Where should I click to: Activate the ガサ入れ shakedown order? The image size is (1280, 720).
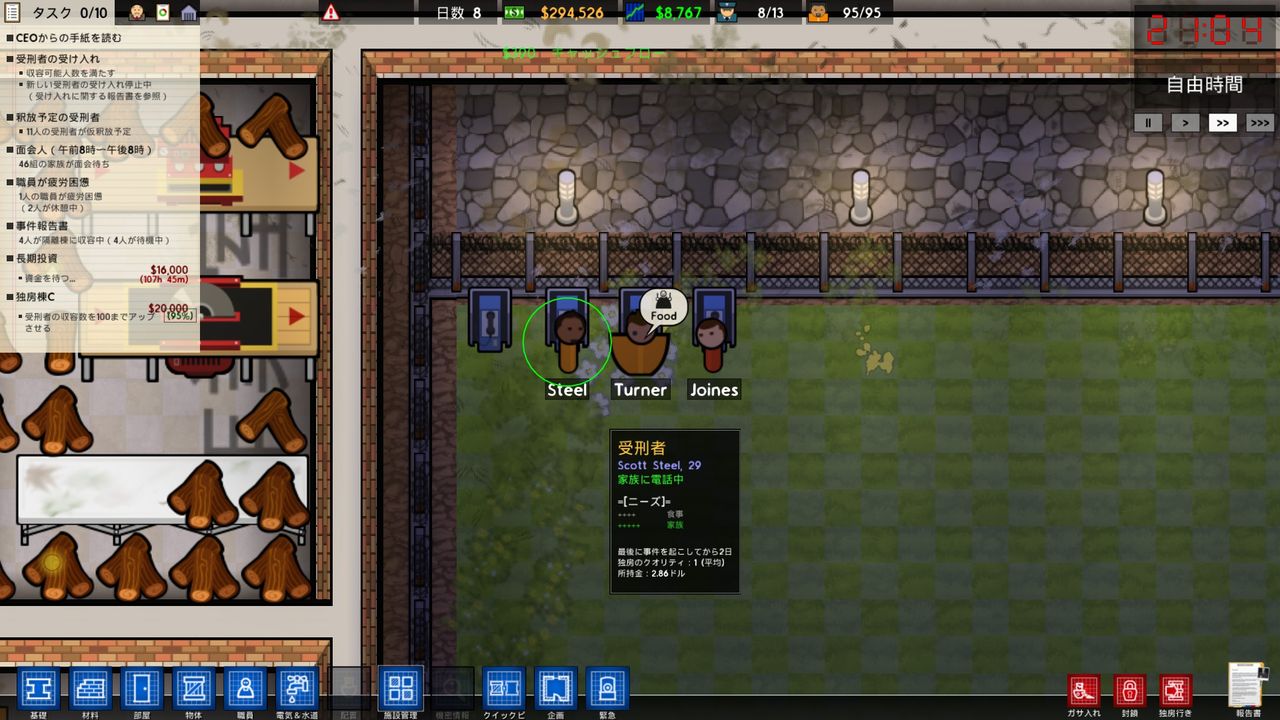point(1084,690)
